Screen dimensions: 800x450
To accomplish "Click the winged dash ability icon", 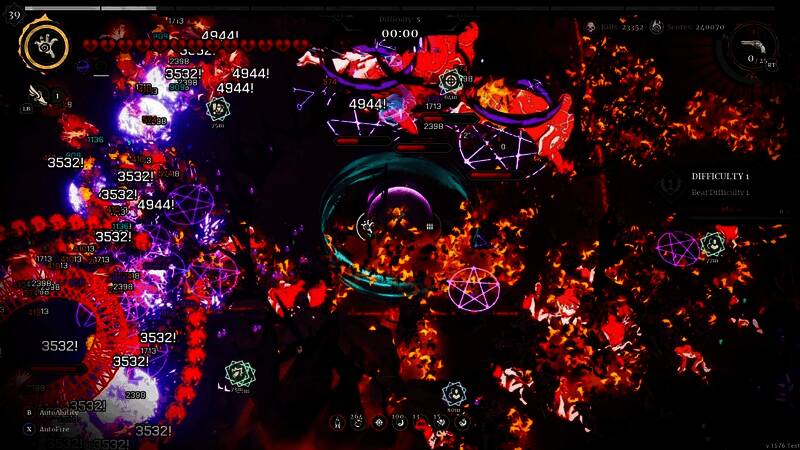I will point(38,94).
